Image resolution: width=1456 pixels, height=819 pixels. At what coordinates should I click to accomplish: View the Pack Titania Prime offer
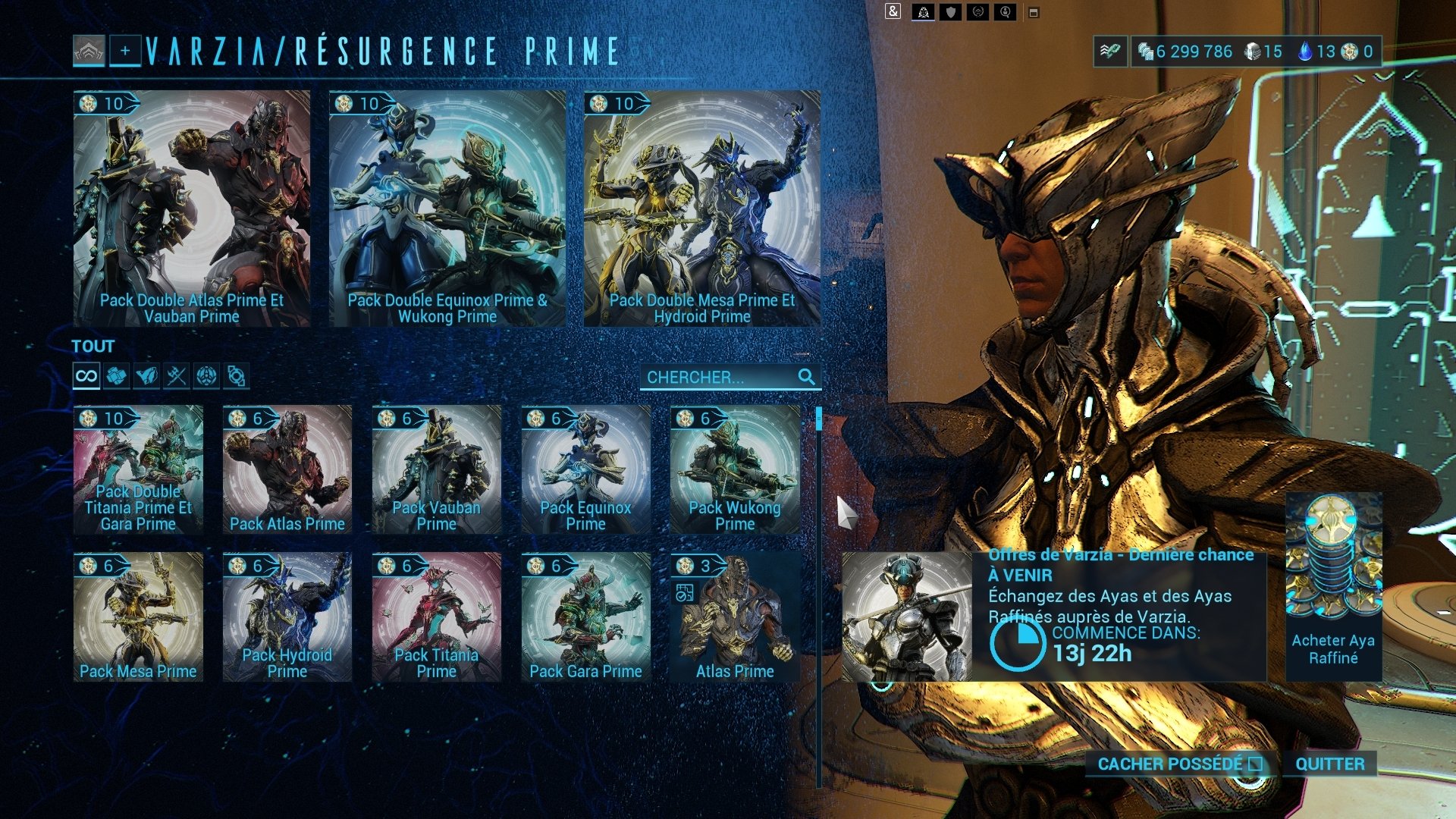pyautogui.click(x=436, y=616)
